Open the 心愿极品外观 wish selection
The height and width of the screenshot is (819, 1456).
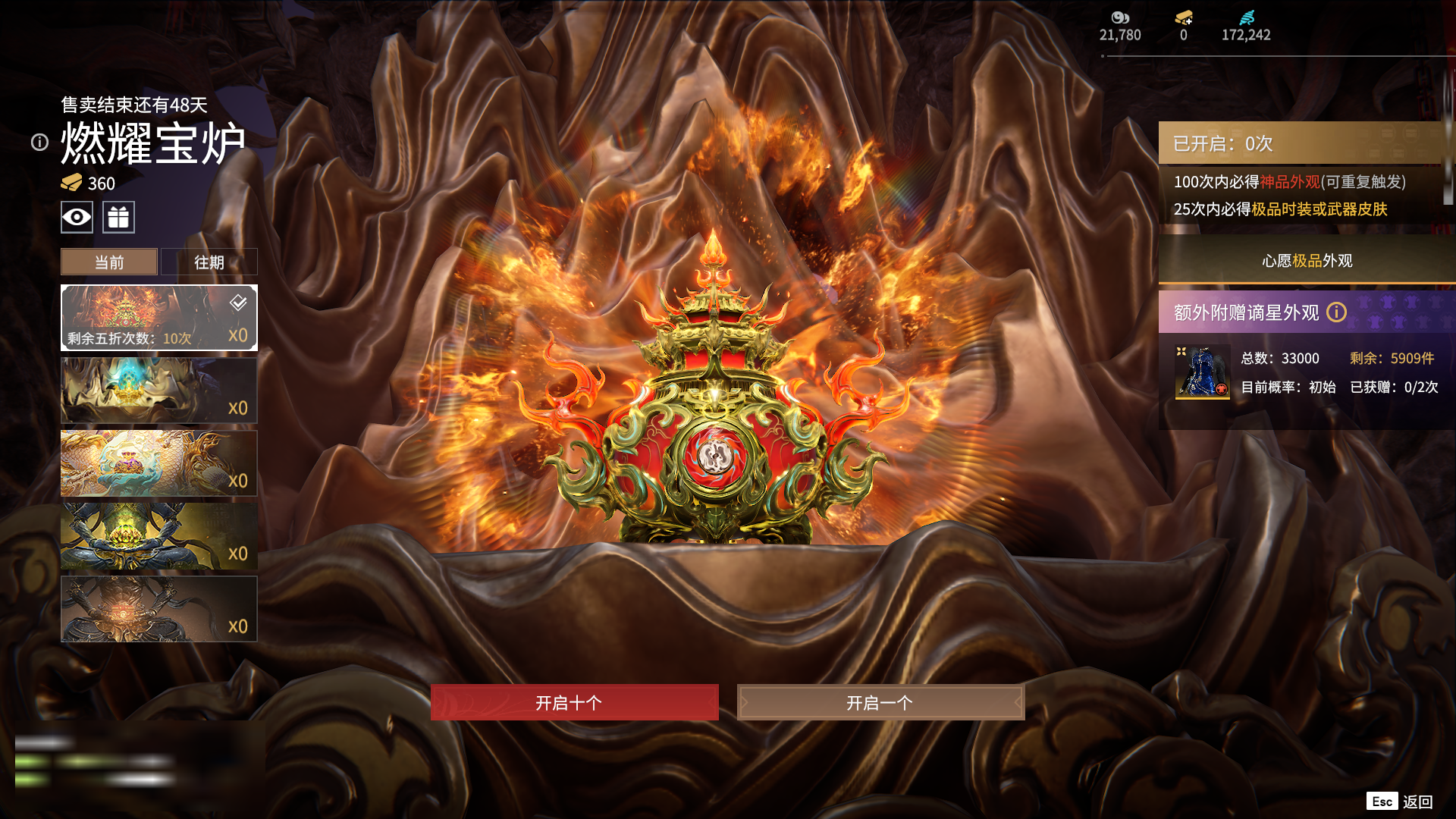coord(1307,261)
